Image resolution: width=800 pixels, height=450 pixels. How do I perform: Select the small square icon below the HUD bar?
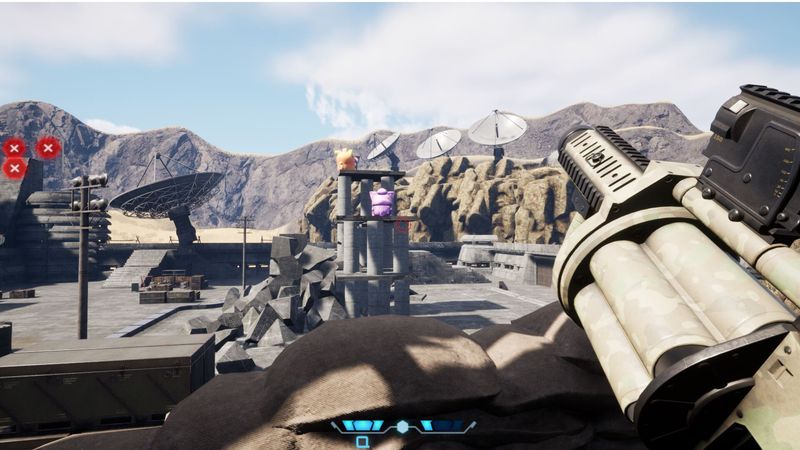[x=362, y=441]
